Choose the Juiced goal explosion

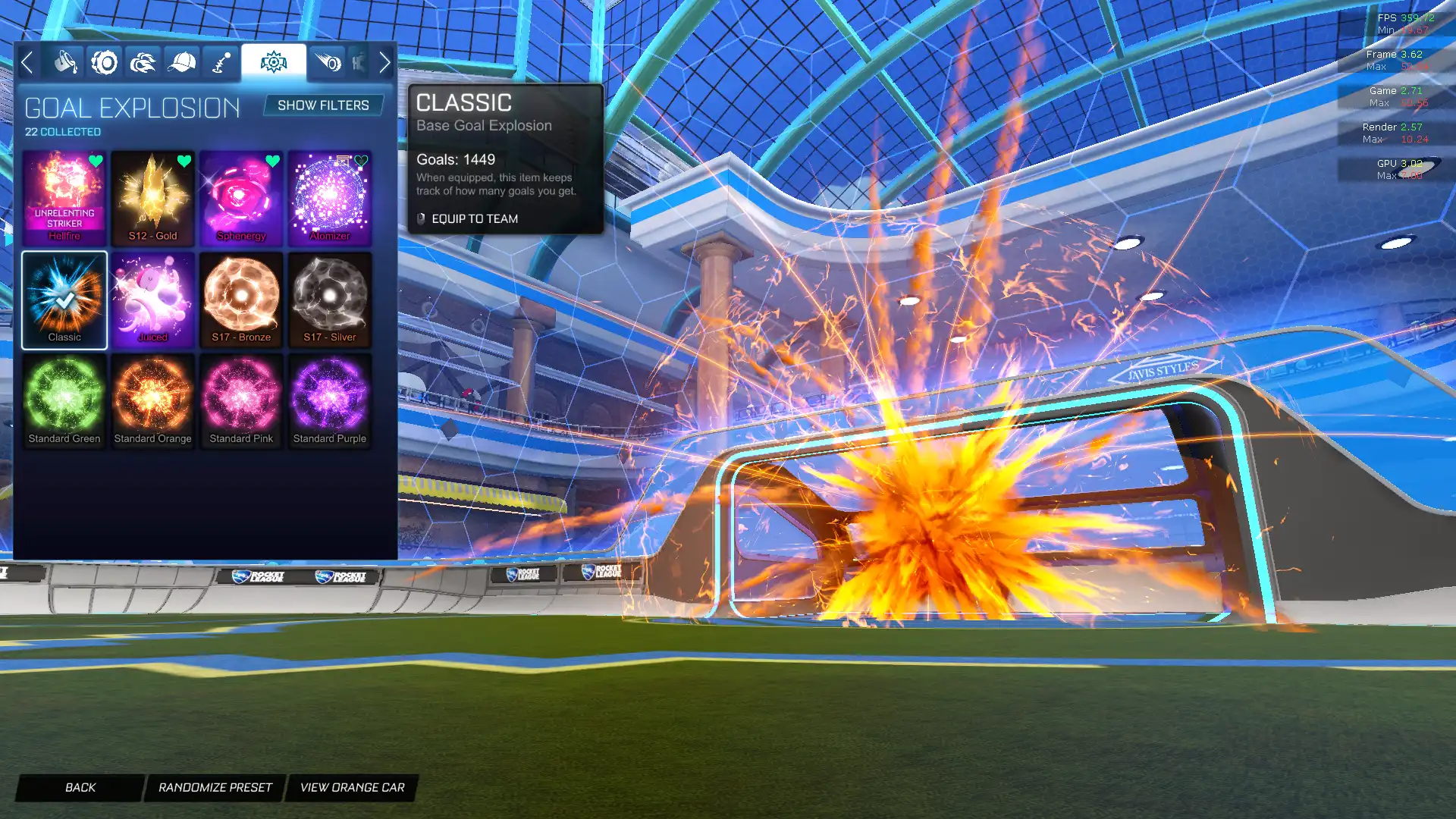pos(152,300)
